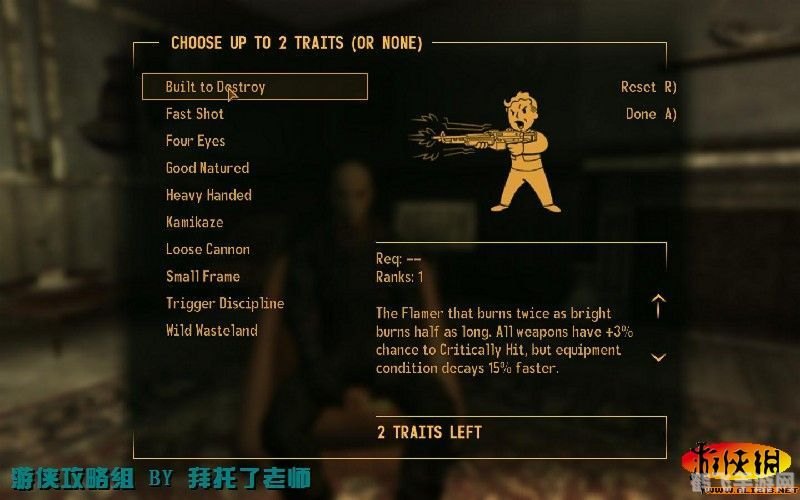The height and width of the screenshot is (500, 800).
Task: Select the Built to Destroy trait
Action: (x=215, y=87)
